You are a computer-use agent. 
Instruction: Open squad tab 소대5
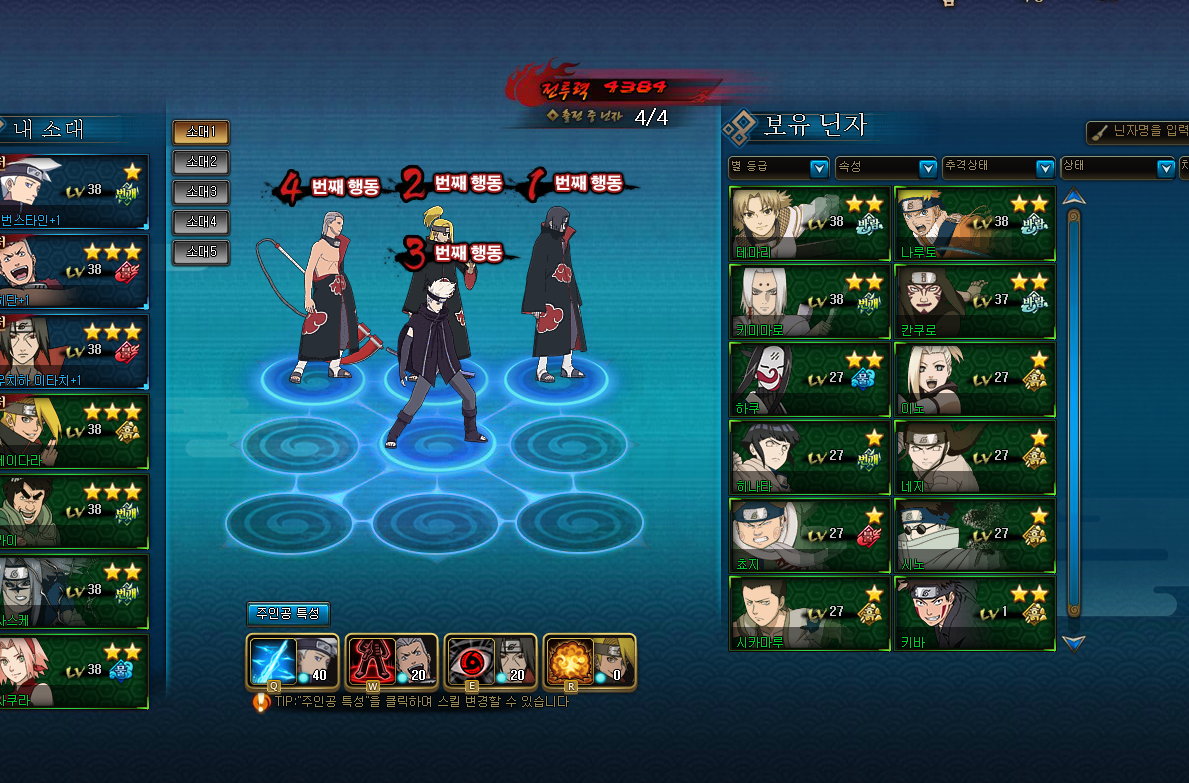click(x=200, y=251)
